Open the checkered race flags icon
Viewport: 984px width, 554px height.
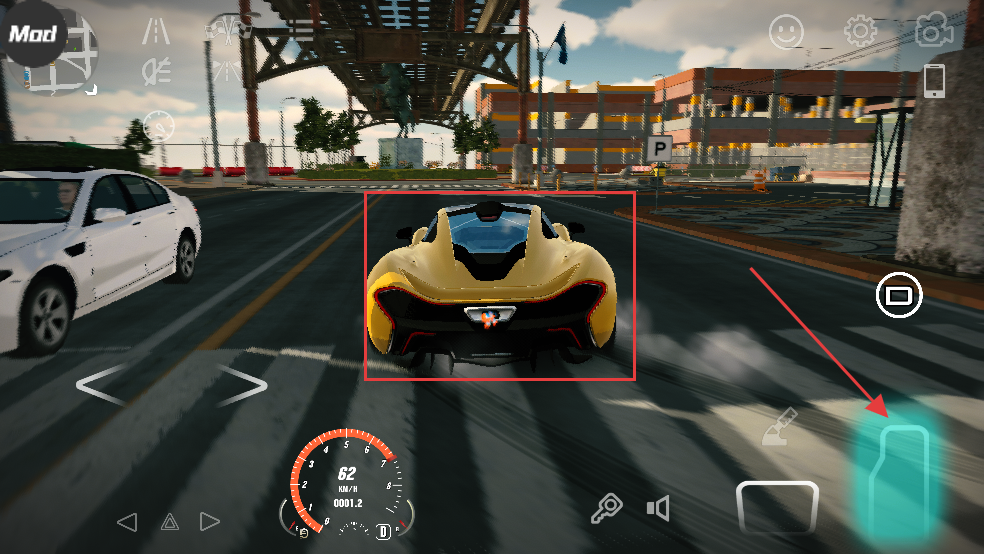coord(228,28)
